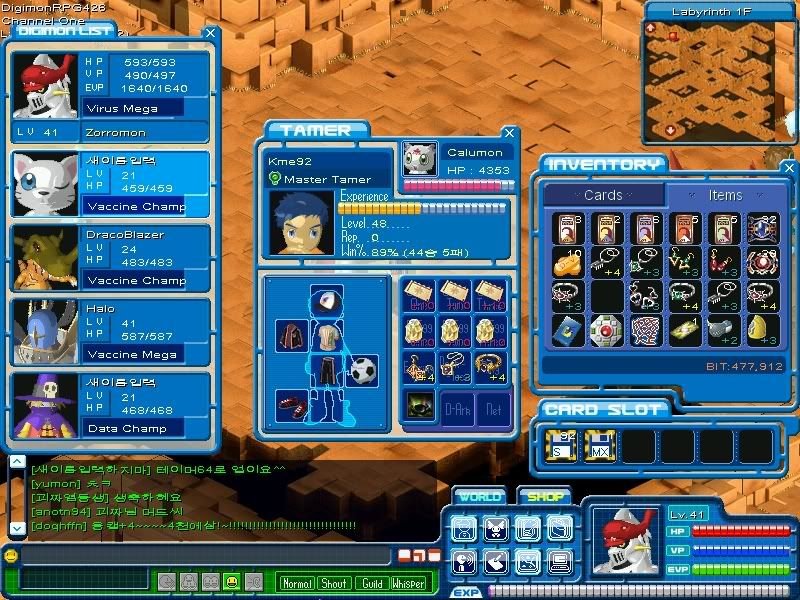Viewport: 800px width, 600px height.
Task: Close the Tamer window
Action: pos(509,133)
